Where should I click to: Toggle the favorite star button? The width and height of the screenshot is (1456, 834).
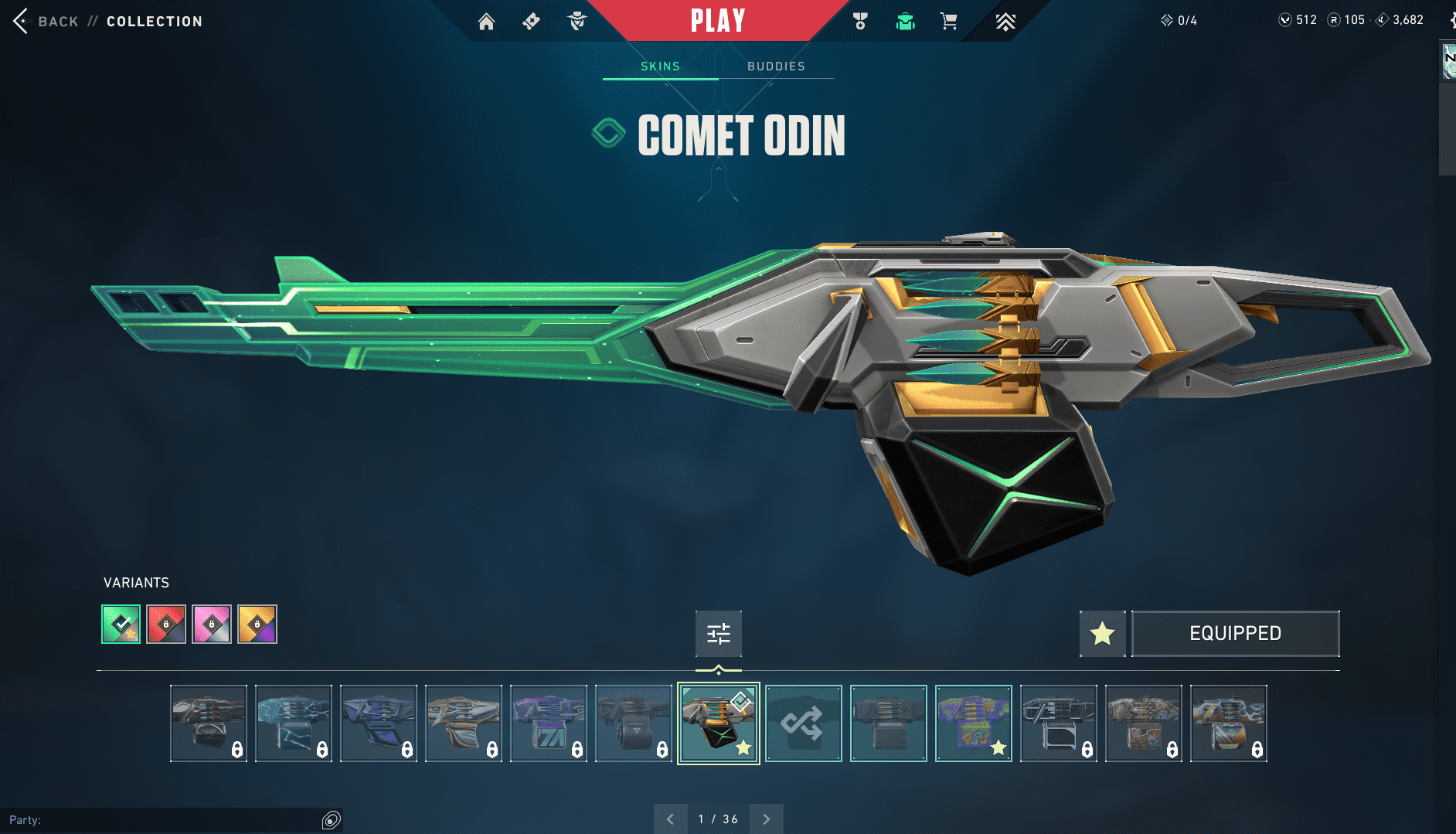point(1102,634)
